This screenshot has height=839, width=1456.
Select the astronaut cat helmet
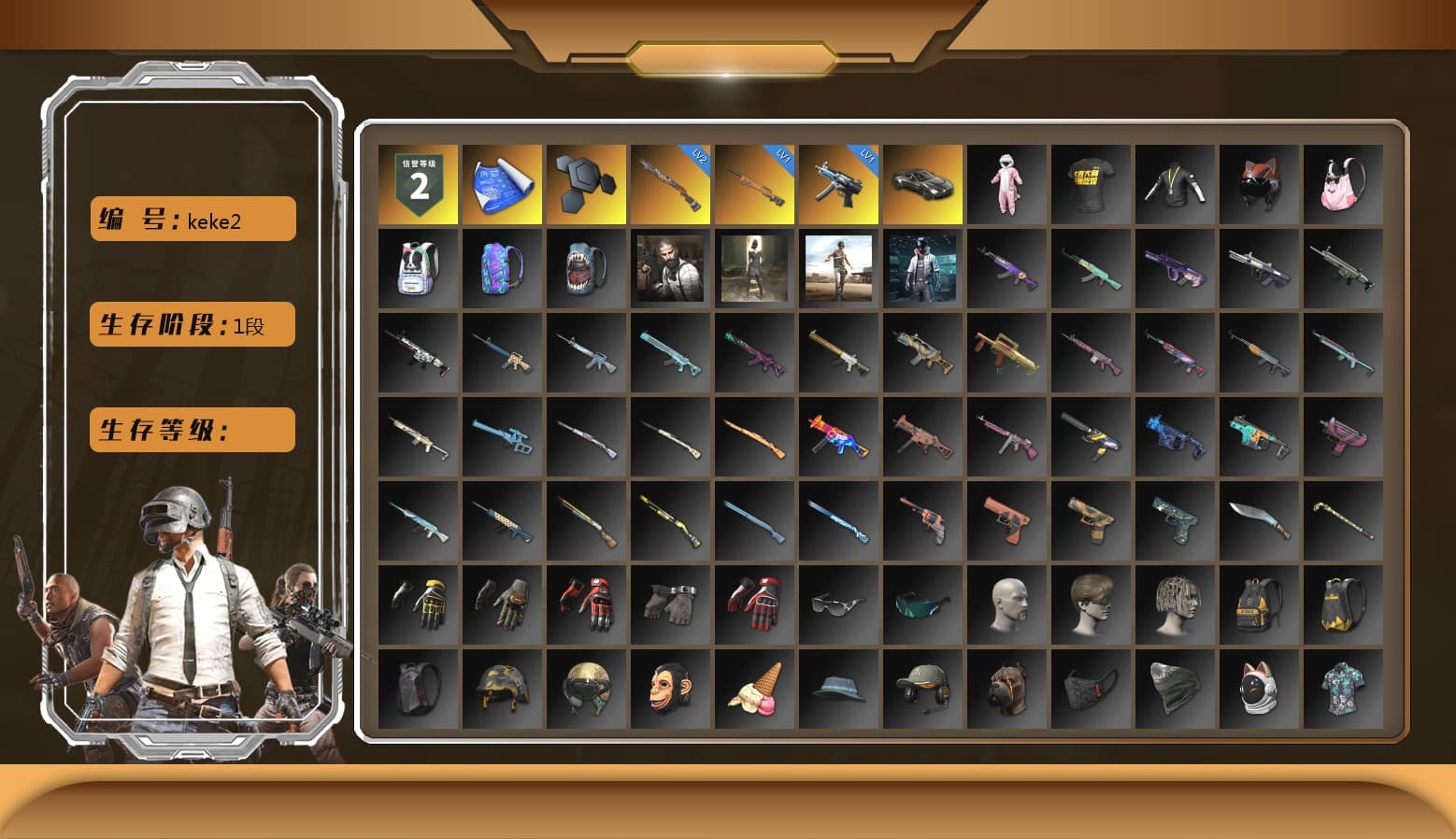pyautogui.click(x=1259, y=689)
